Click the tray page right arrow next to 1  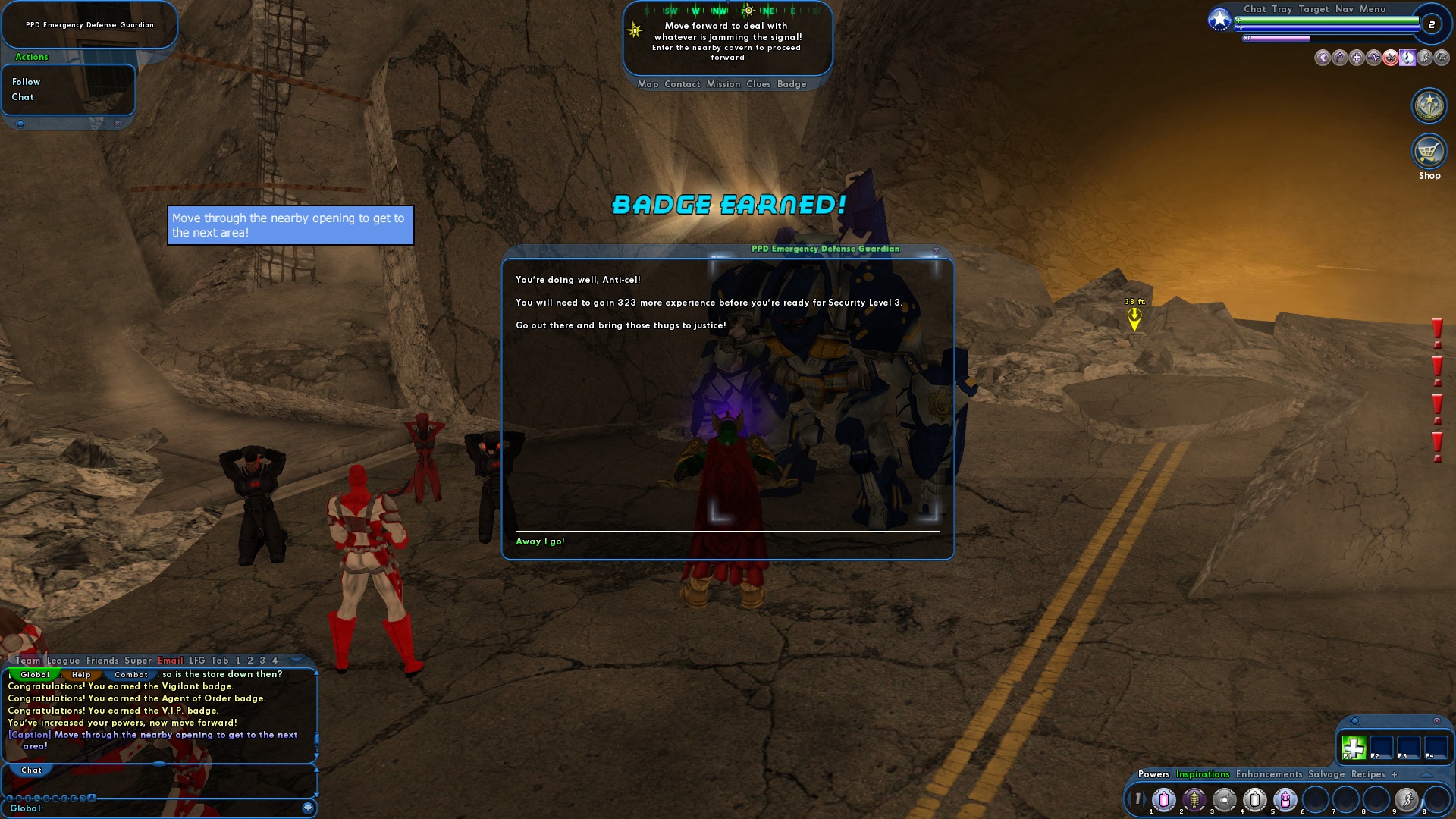point(1146,799)
